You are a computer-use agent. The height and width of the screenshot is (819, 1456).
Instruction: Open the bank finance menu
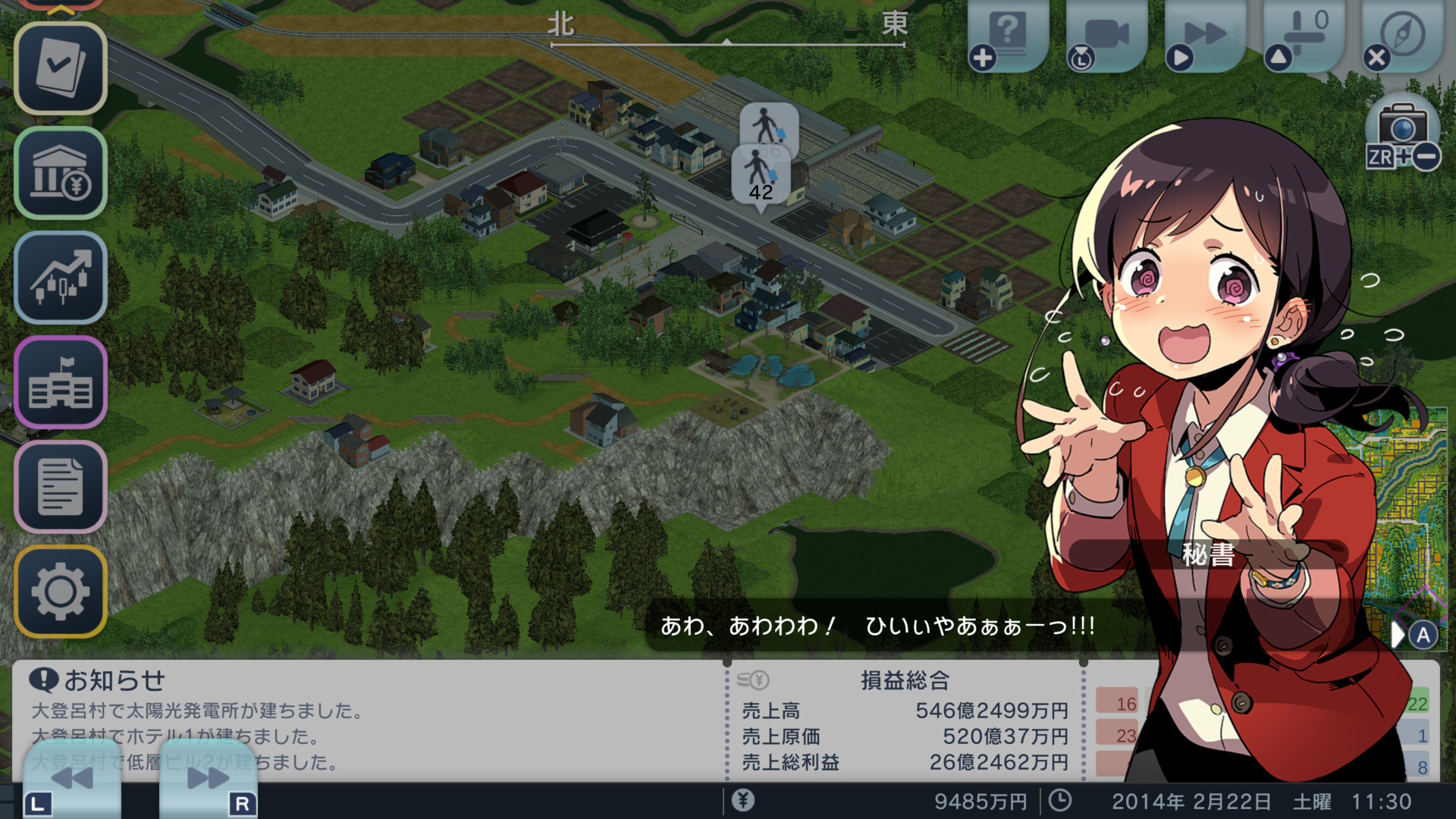[61, 173]
